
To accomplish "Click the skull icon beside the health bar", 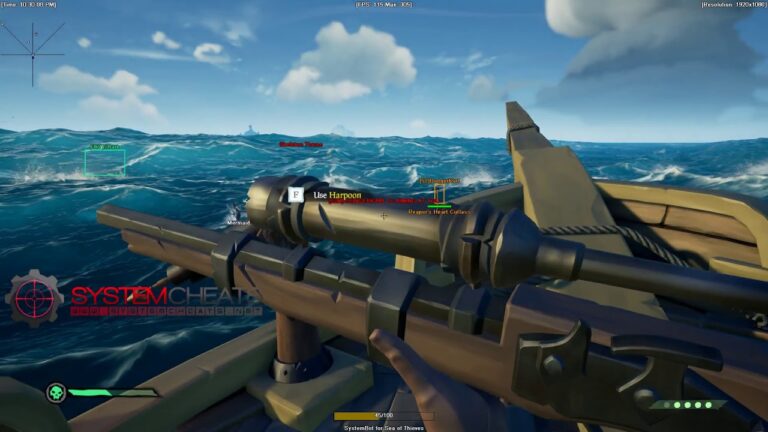I will click(56, 392).
